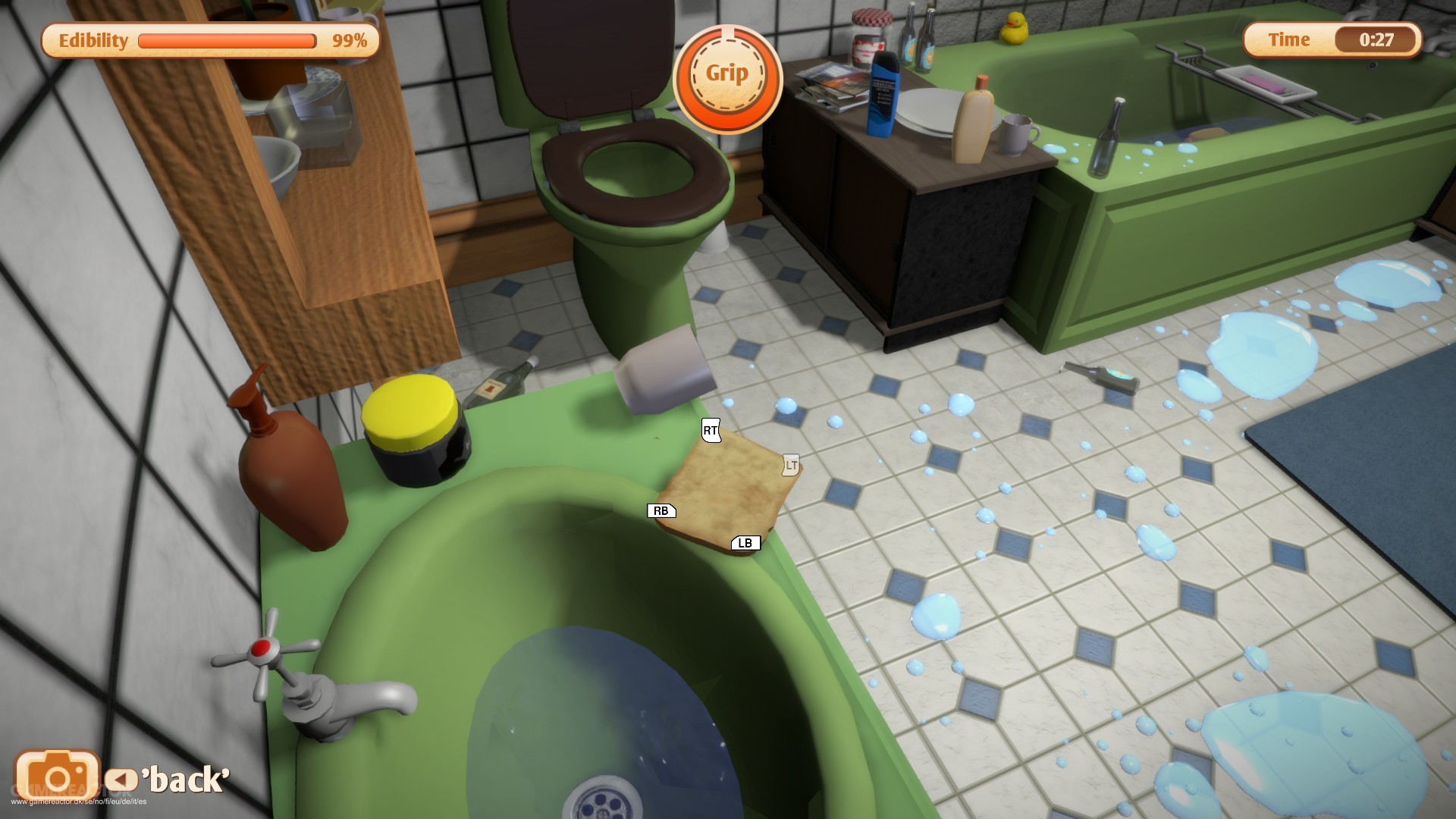Click the Edibility progress bar
1456x819 pixels.
pos(227,41)
